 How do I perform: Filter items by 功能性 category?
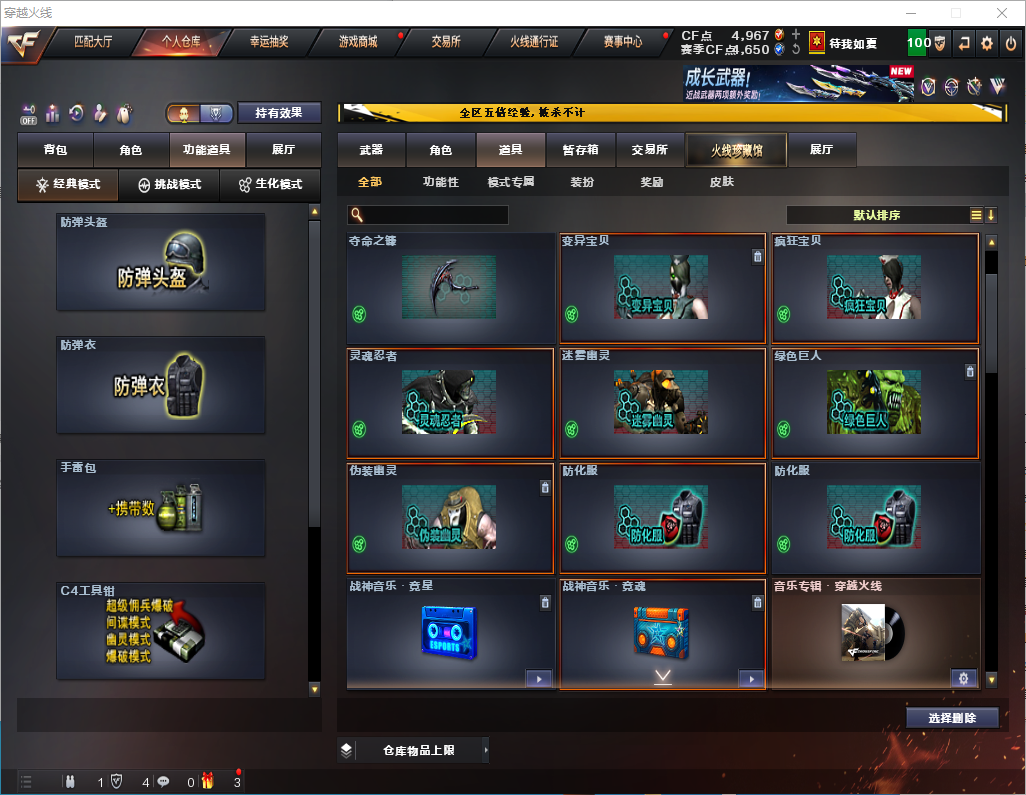(x=440, y=182)
